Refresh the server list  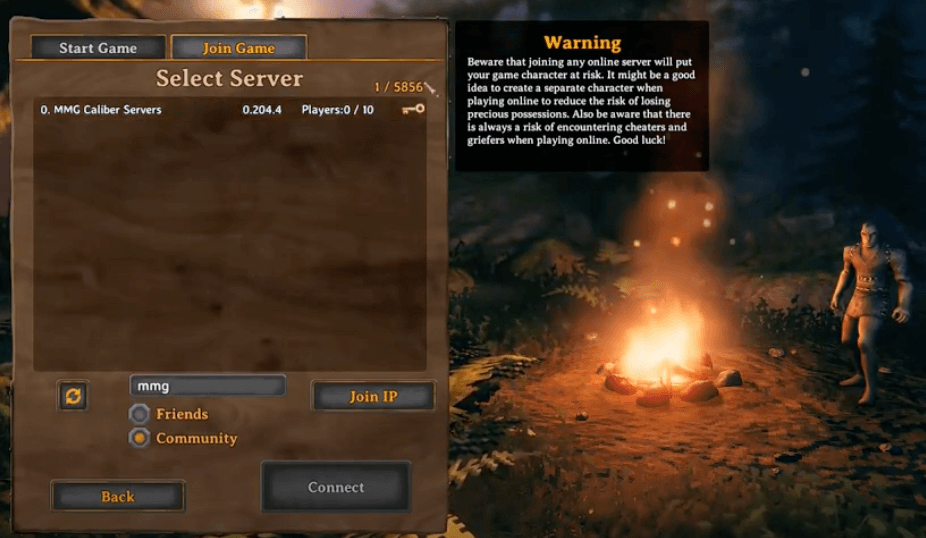[x=74, y=396]
